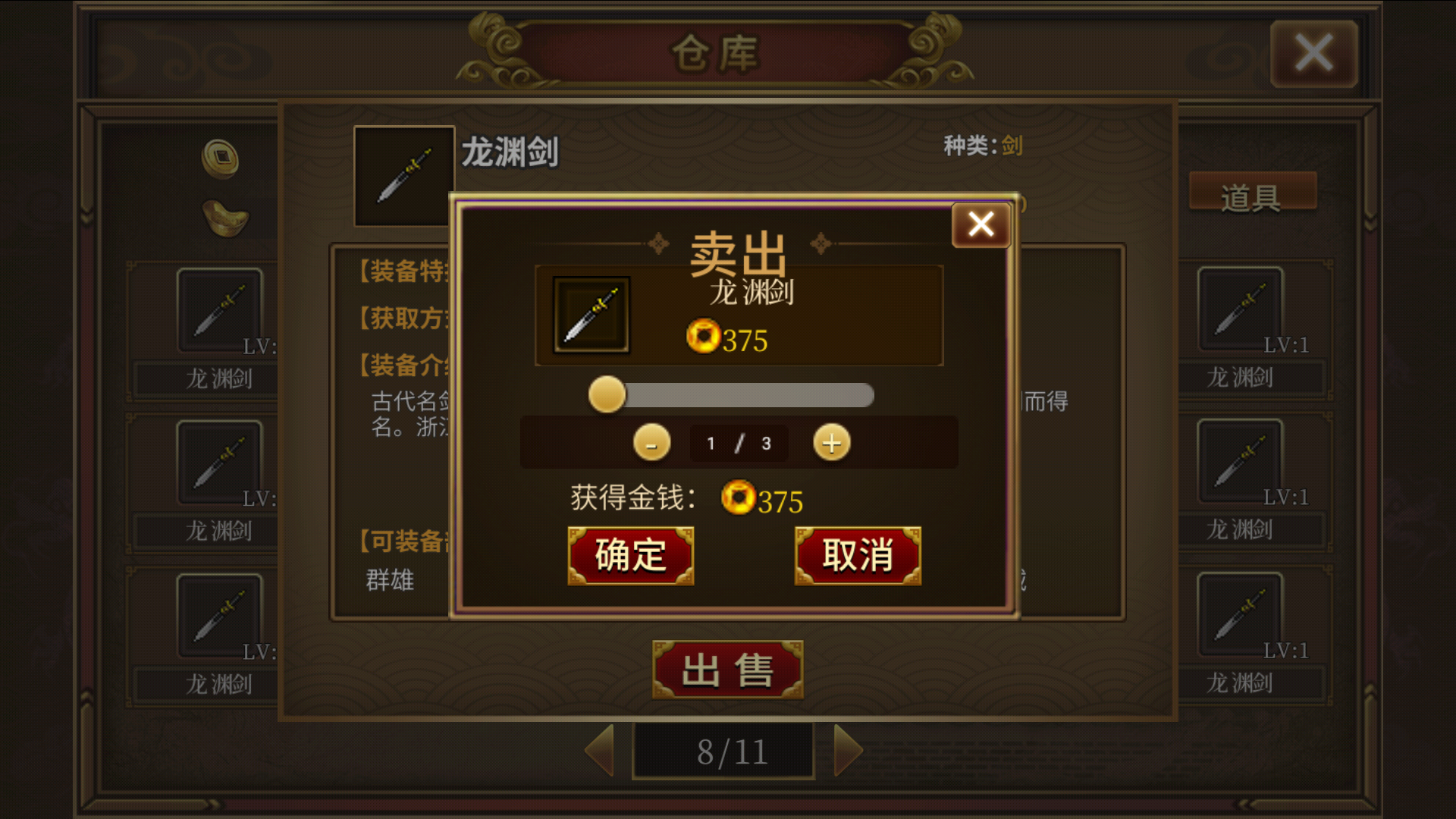Cancel the sale with 取消
This screenshot has height=819, width=1456.
pos(857,555)
